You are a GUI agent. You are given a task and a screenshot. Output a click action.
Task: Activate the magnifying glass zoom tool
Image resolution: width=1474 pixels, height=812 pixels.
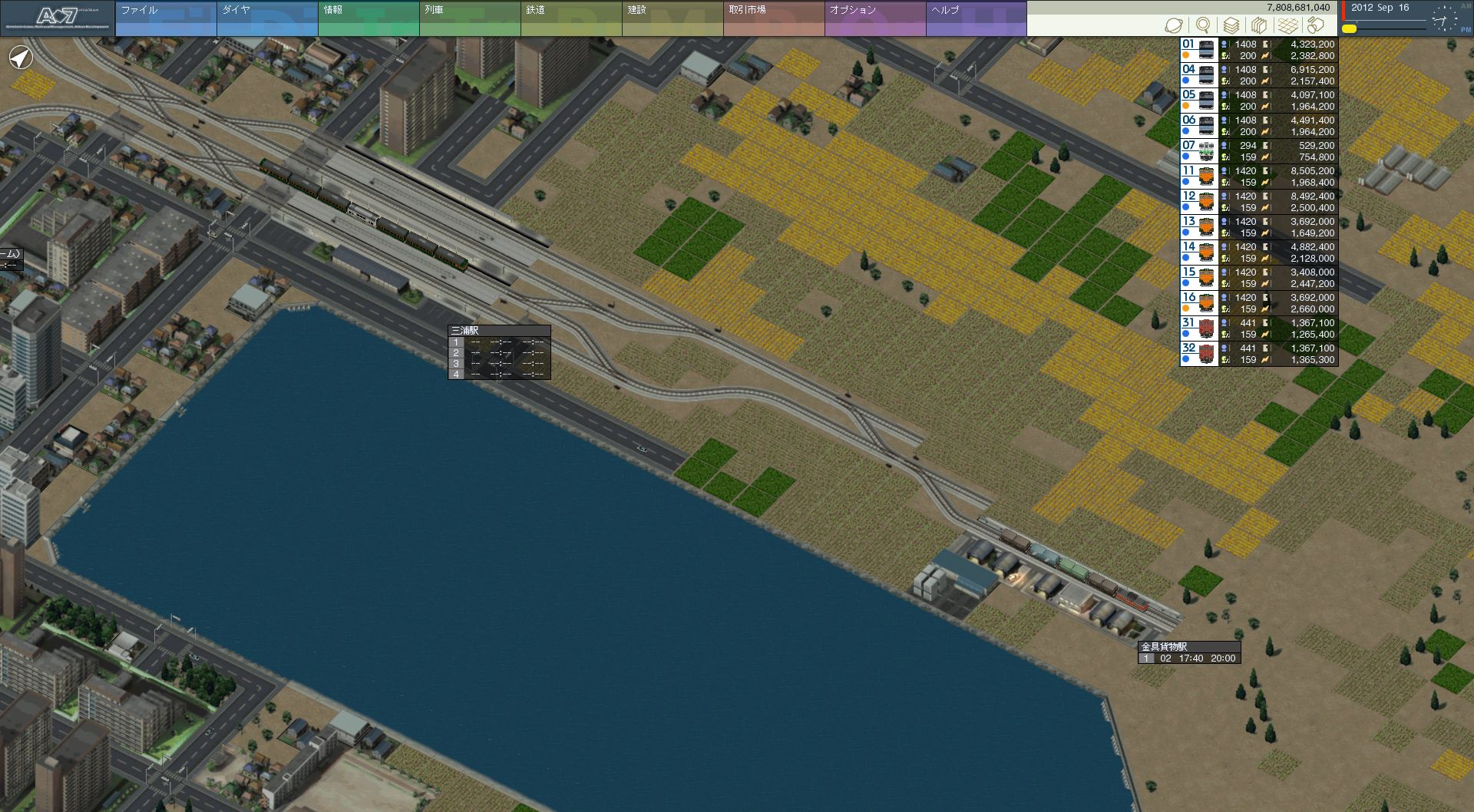1203,25
